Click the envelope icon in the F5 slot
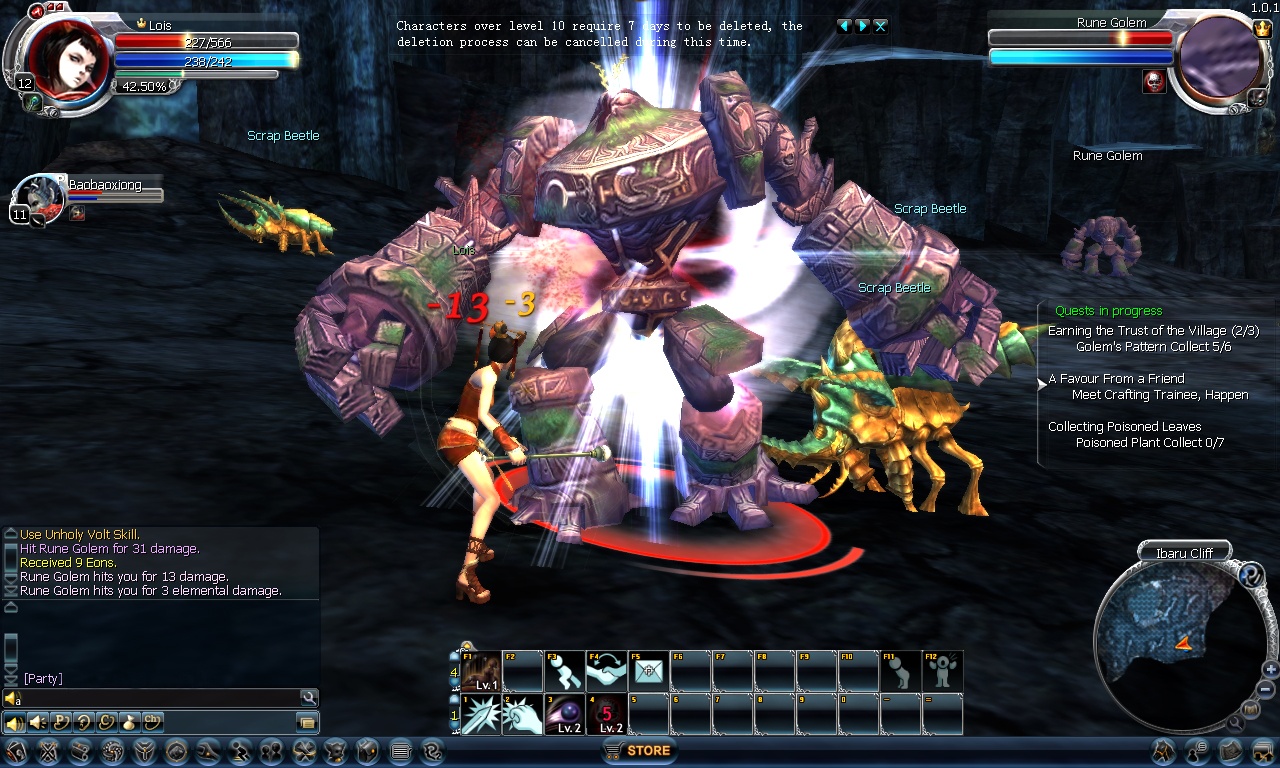 click(648, 671)
